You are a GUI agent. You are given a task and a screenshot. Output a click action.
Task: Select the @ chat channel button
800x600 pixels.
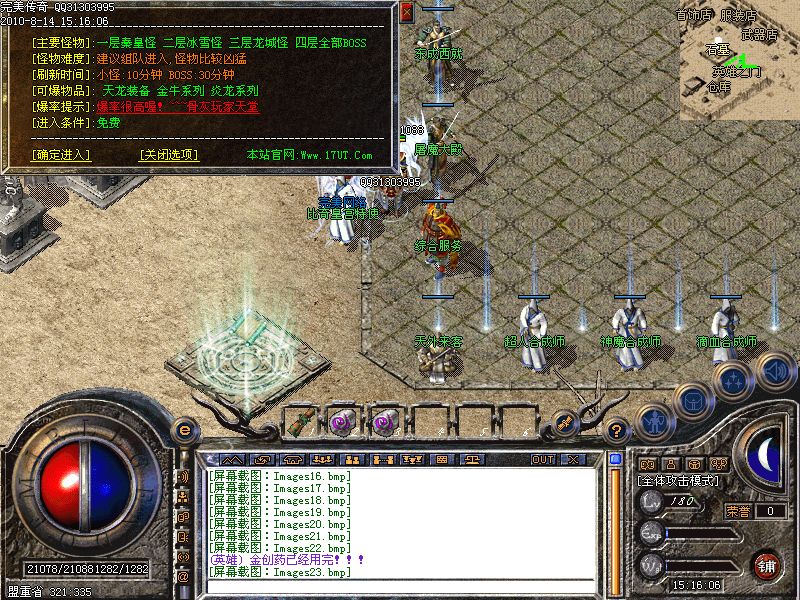coord(183,576)
